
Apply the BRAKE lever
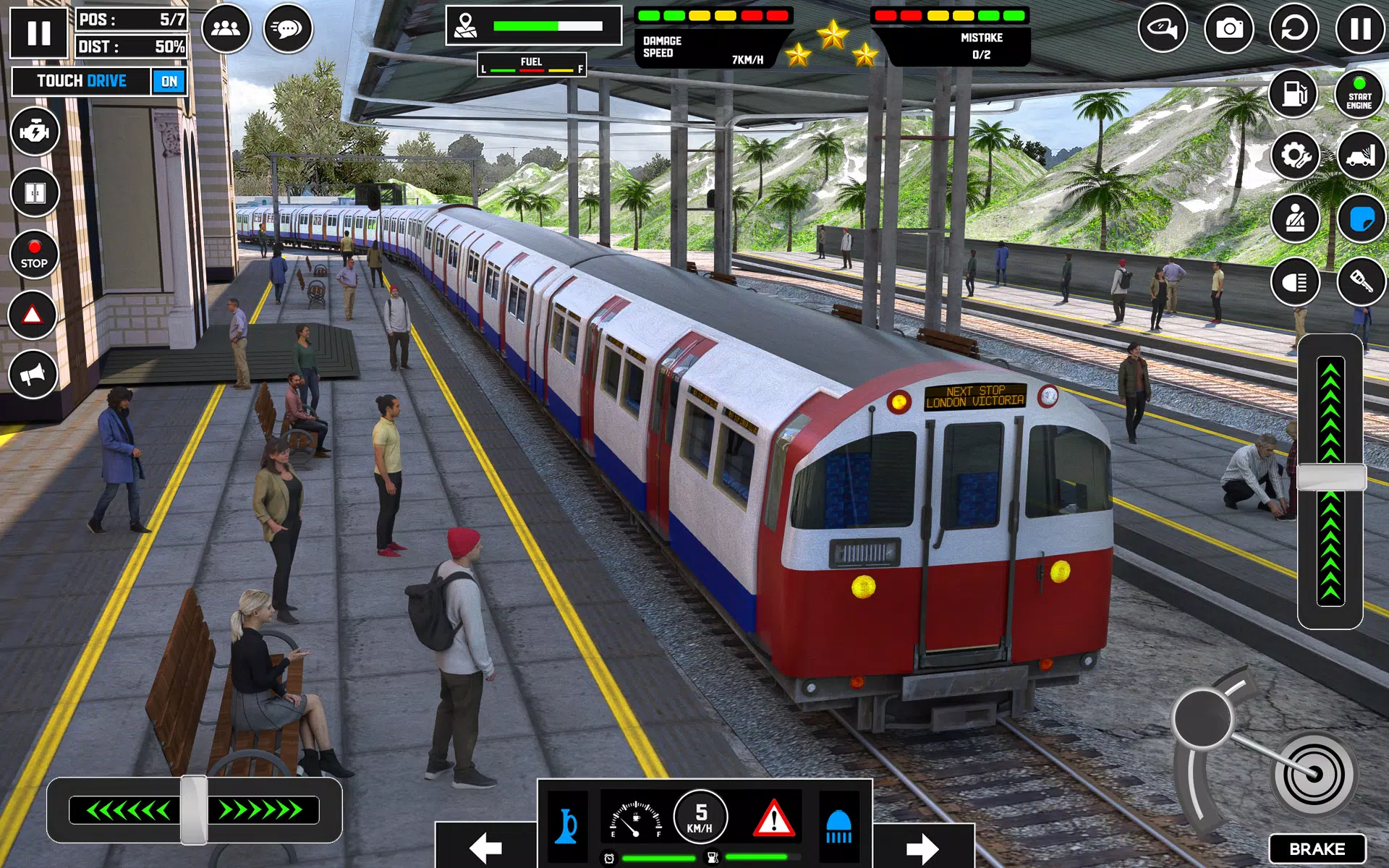pyautogui.click(x=1317, y=848)
